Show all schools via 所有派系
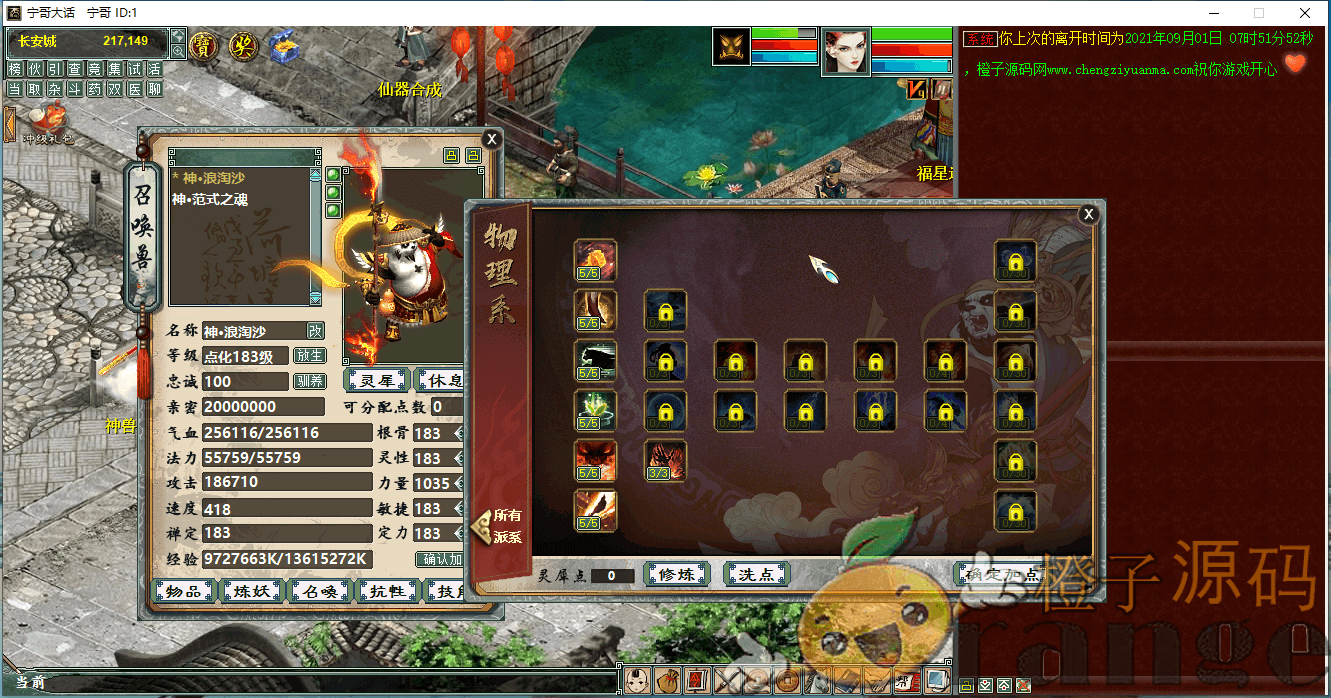This screenshot has height=698, width=1331. click(501, 525)
